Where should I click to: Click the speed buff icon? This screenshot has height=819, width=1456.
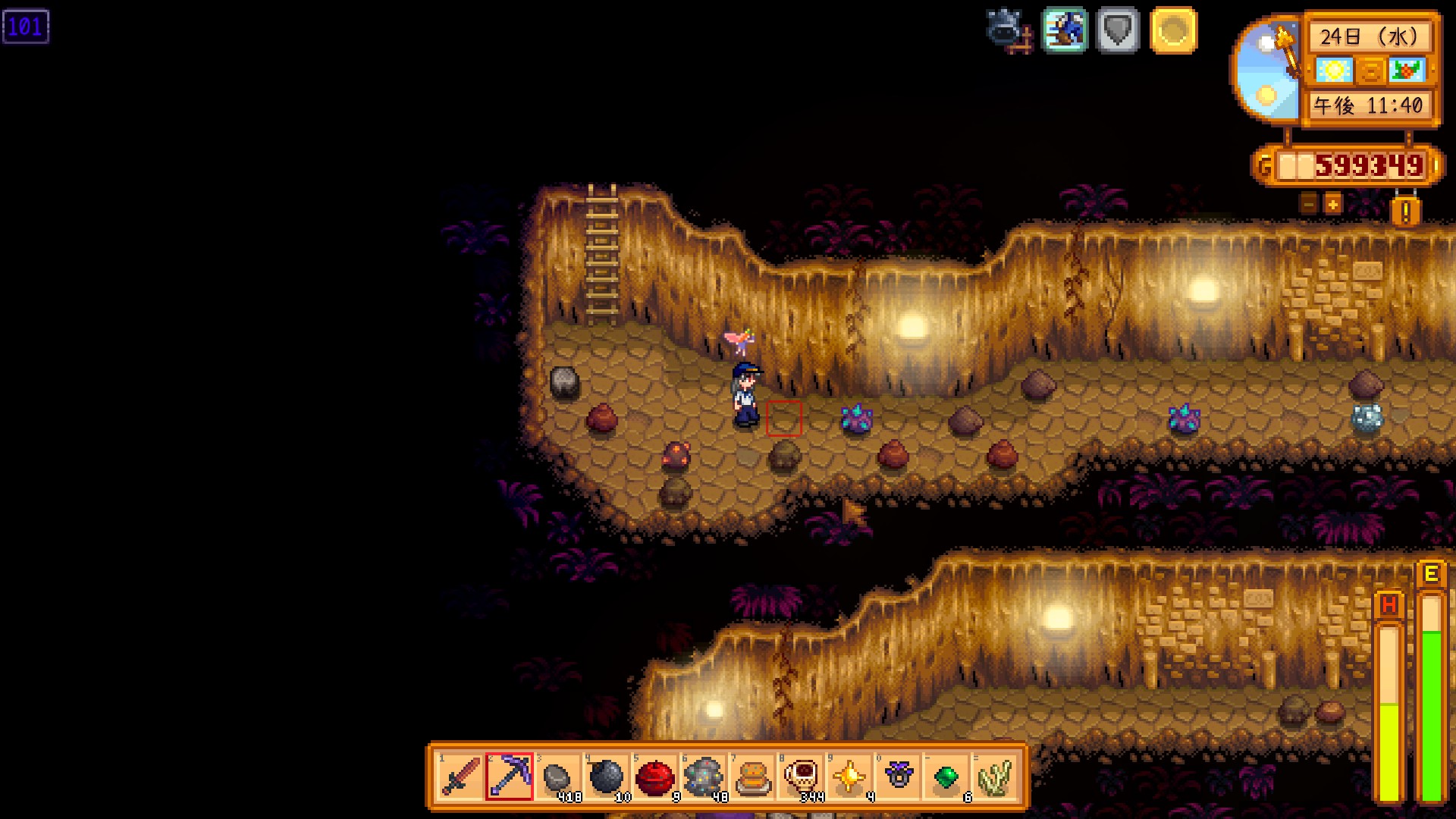point(1065,30)
